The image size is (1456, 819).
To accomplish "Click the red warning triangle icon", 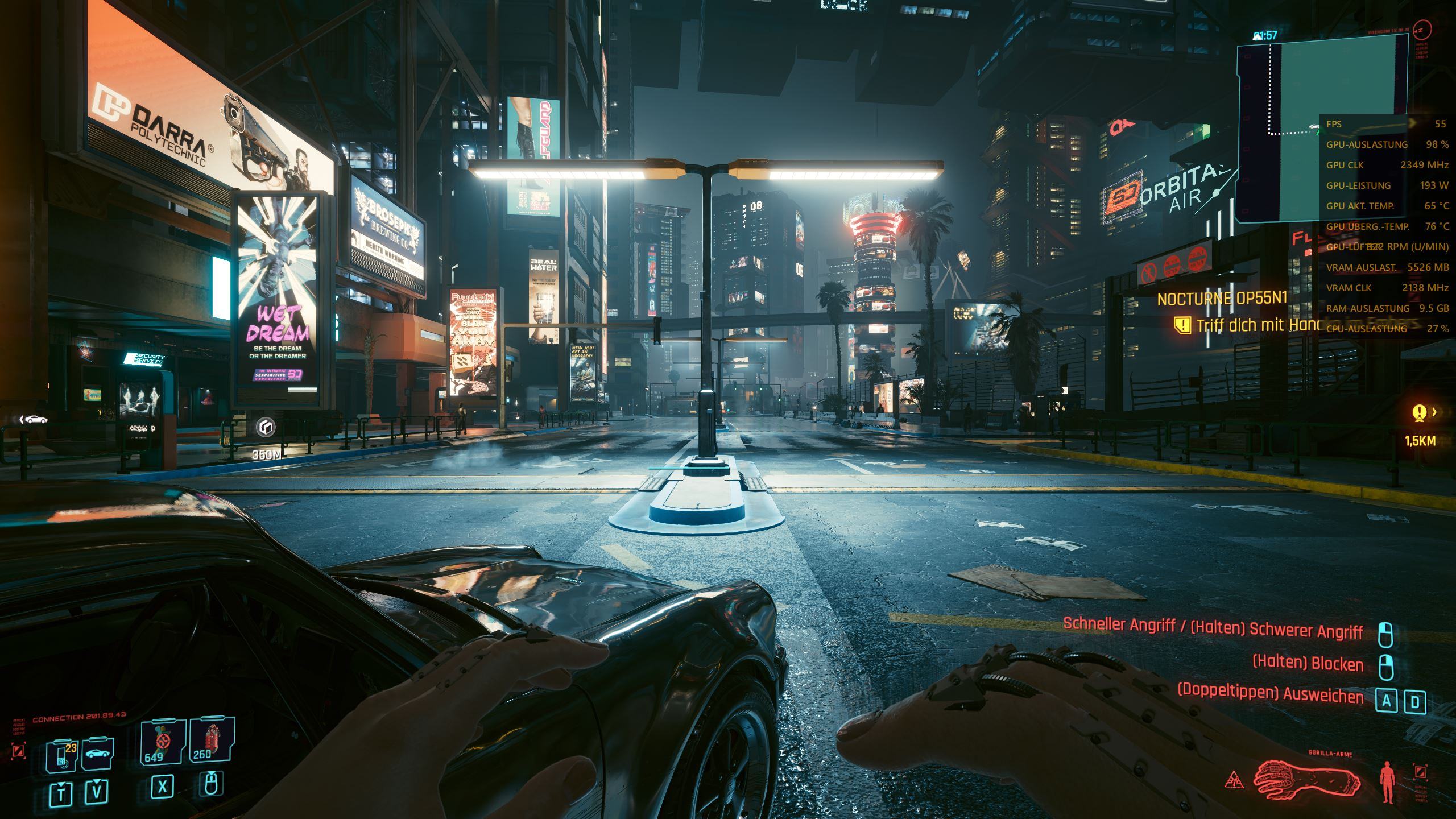I will pos(1232,779).
